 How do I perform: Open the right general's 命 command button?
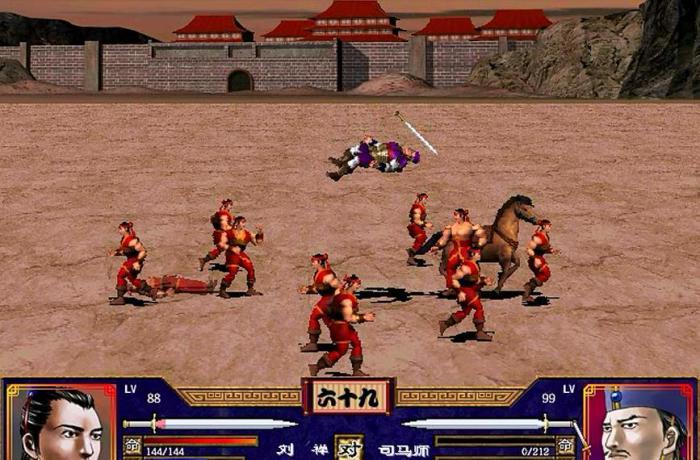pyautogui.click(x=565, y=445)
